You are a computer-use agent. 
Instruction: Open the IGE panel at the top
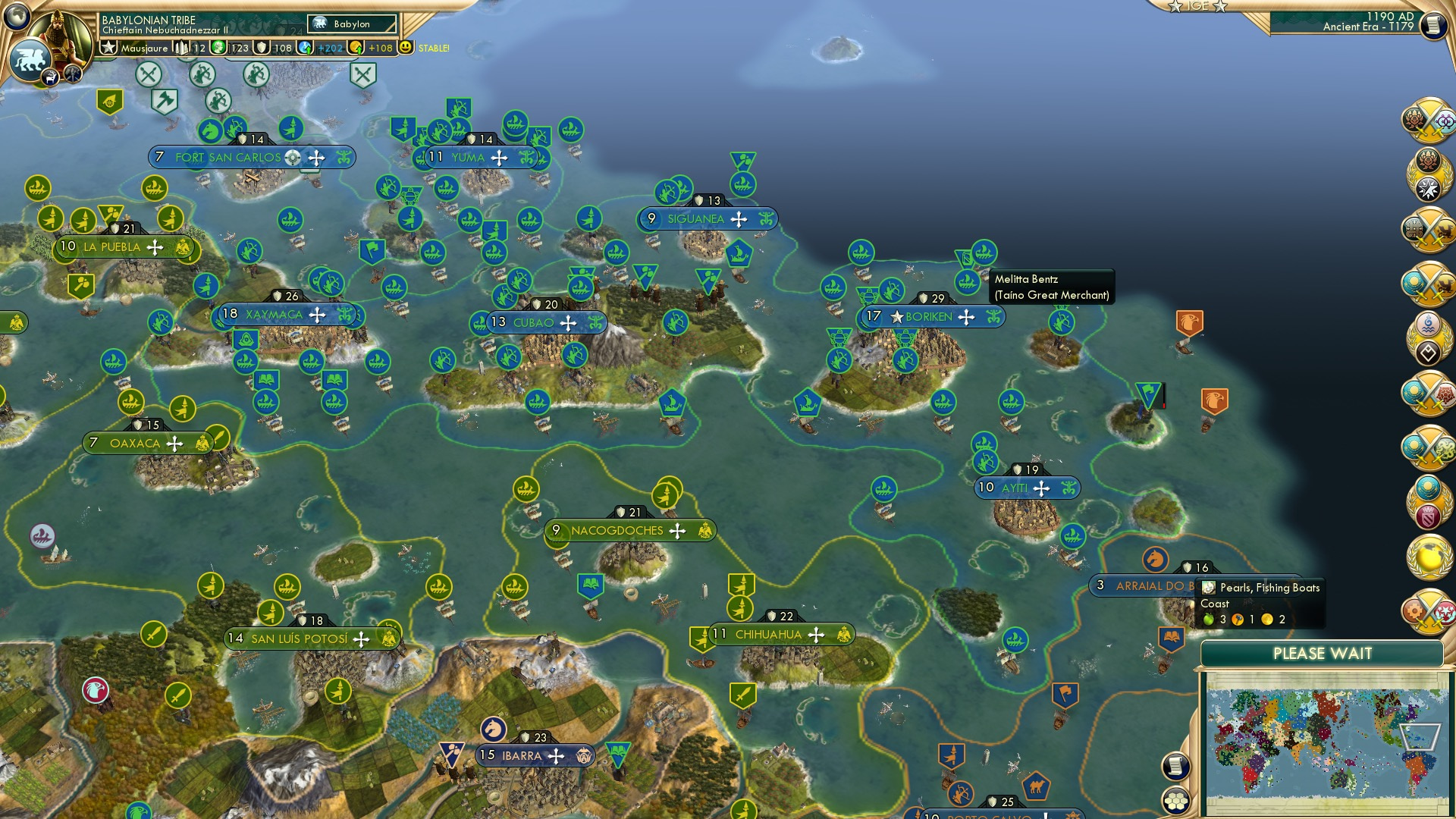tap(1197, 6)
